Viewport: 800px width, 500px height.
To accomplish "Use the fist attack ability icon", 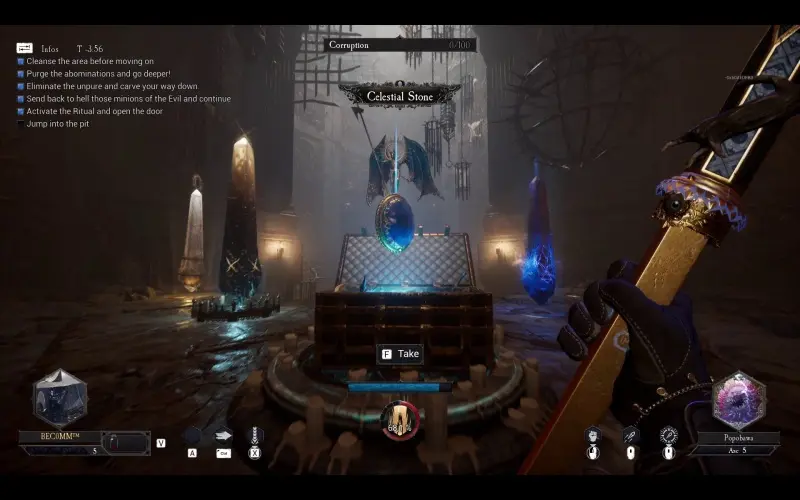I will [x=593, y=435].
